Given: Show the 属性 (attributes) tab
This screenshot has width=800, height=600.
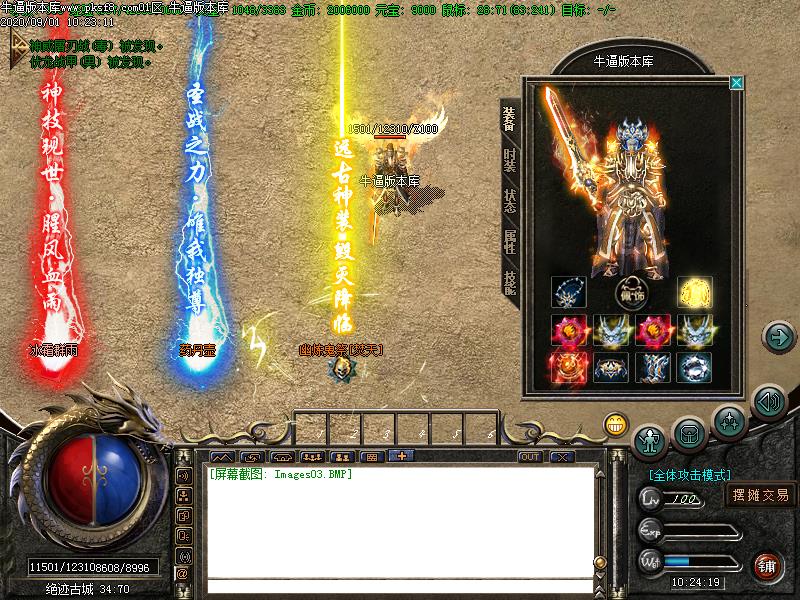Looking at the screenshot, I should tap(510, 241).
